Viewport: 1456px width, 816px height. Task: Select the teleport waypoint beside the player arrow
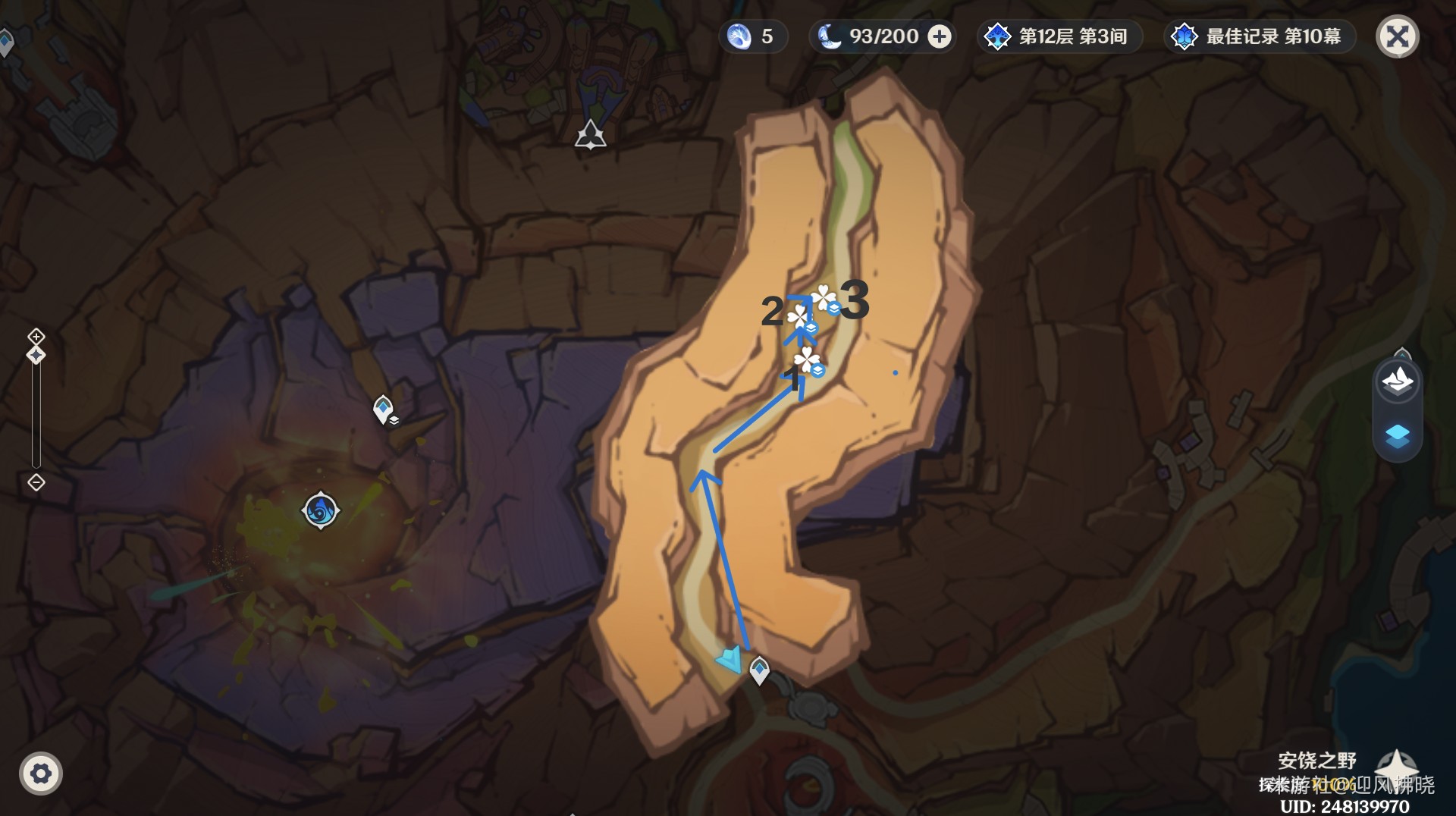(759, 670)
